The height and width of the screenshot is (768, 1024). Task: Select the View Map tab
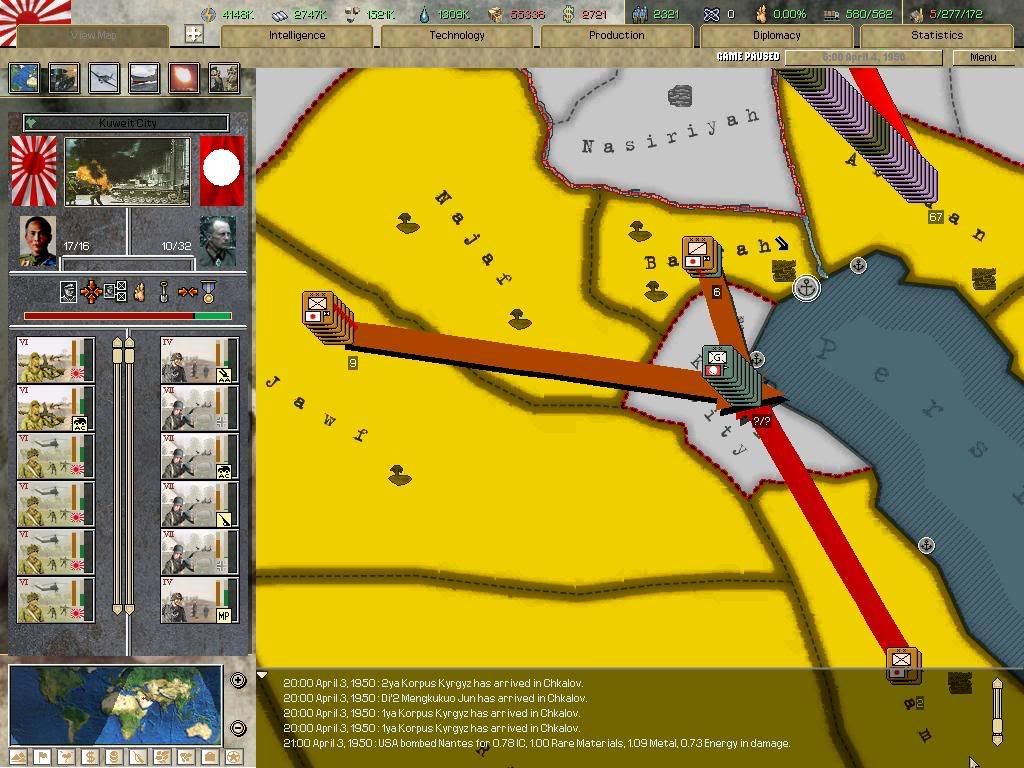94,36
